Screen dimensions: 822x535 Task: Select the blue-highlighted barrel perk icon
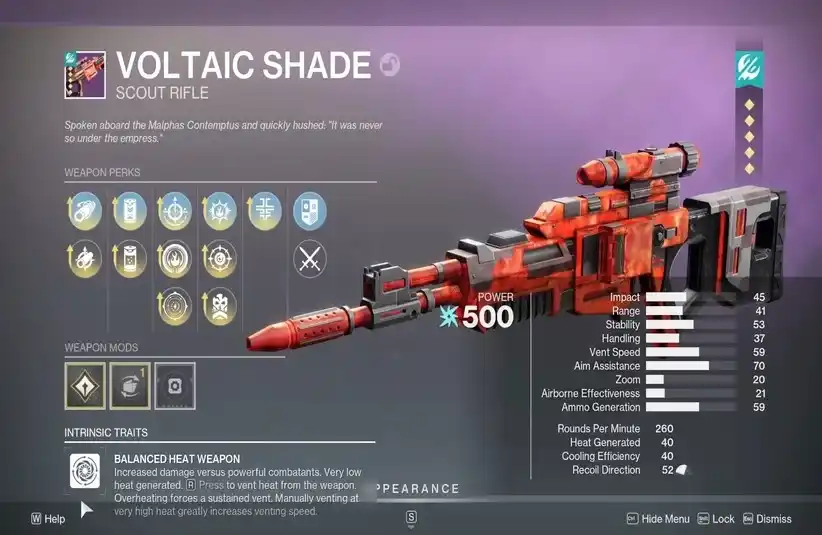[x=84, y=210]
